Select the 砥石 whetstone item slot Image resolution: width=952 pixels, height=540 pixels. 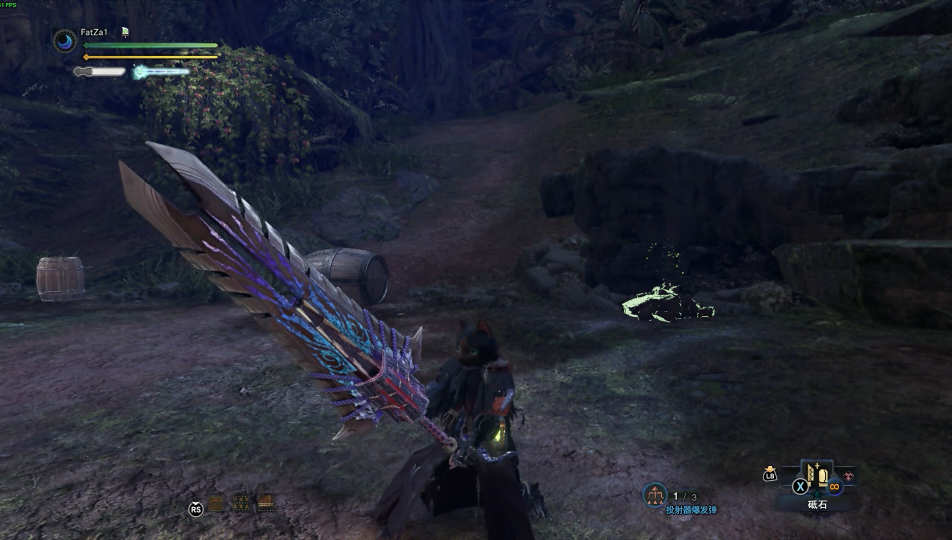(816, 477)
